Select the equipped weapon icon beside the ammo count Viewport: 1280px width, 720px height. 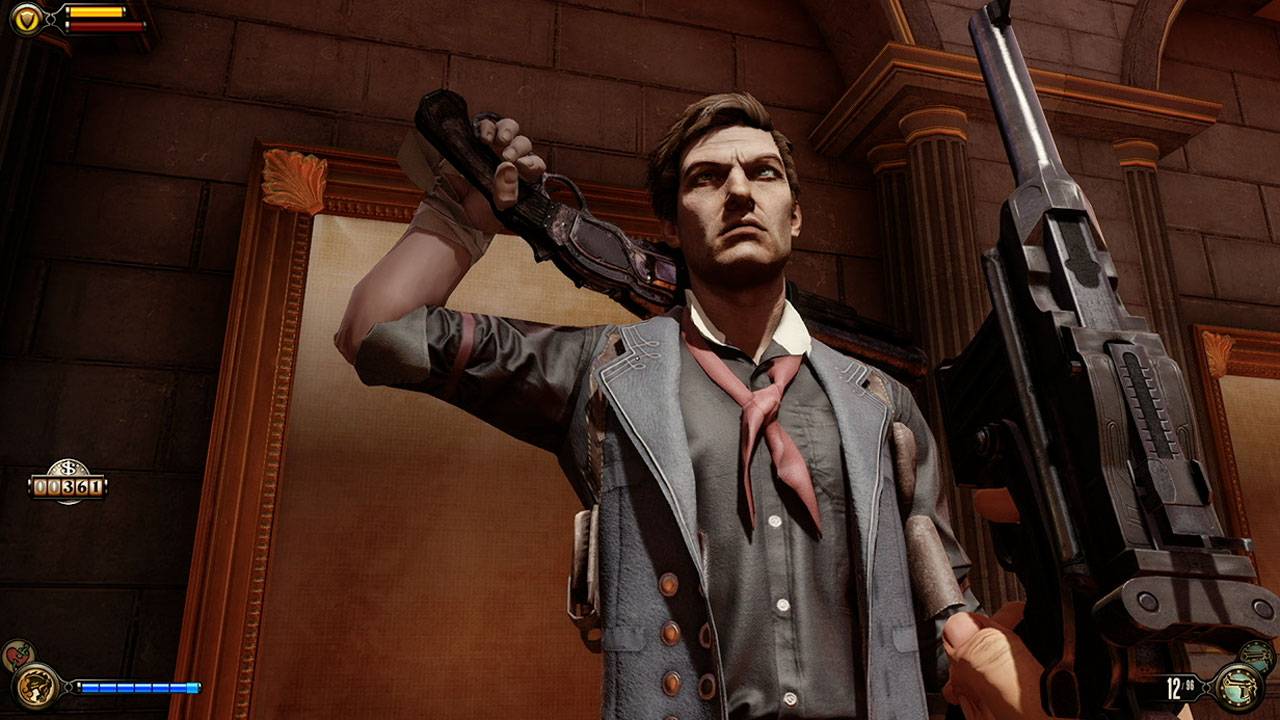click(1237, 687)
